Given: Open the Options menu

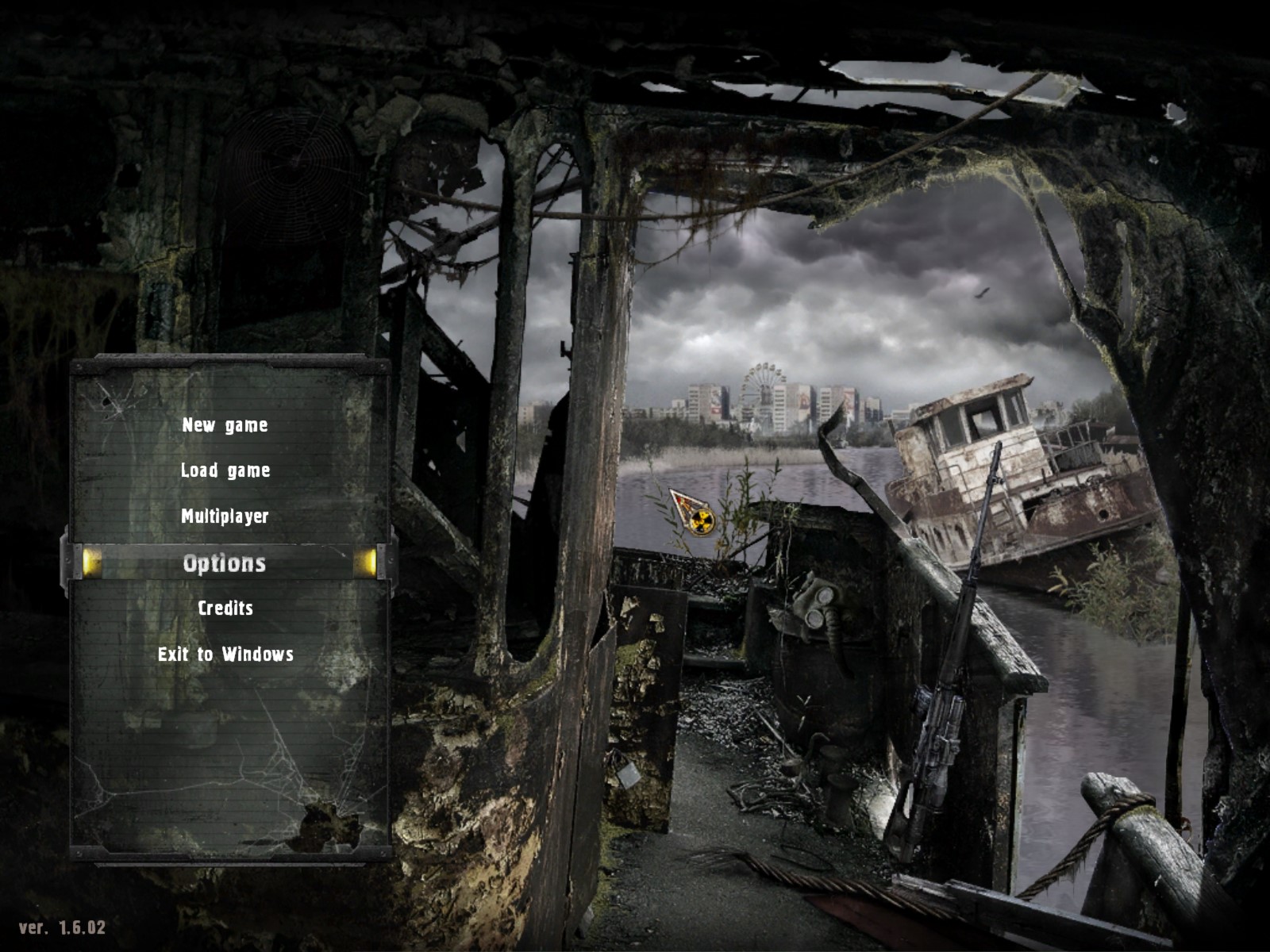Looking at the screenshot, I should (225, 563).
